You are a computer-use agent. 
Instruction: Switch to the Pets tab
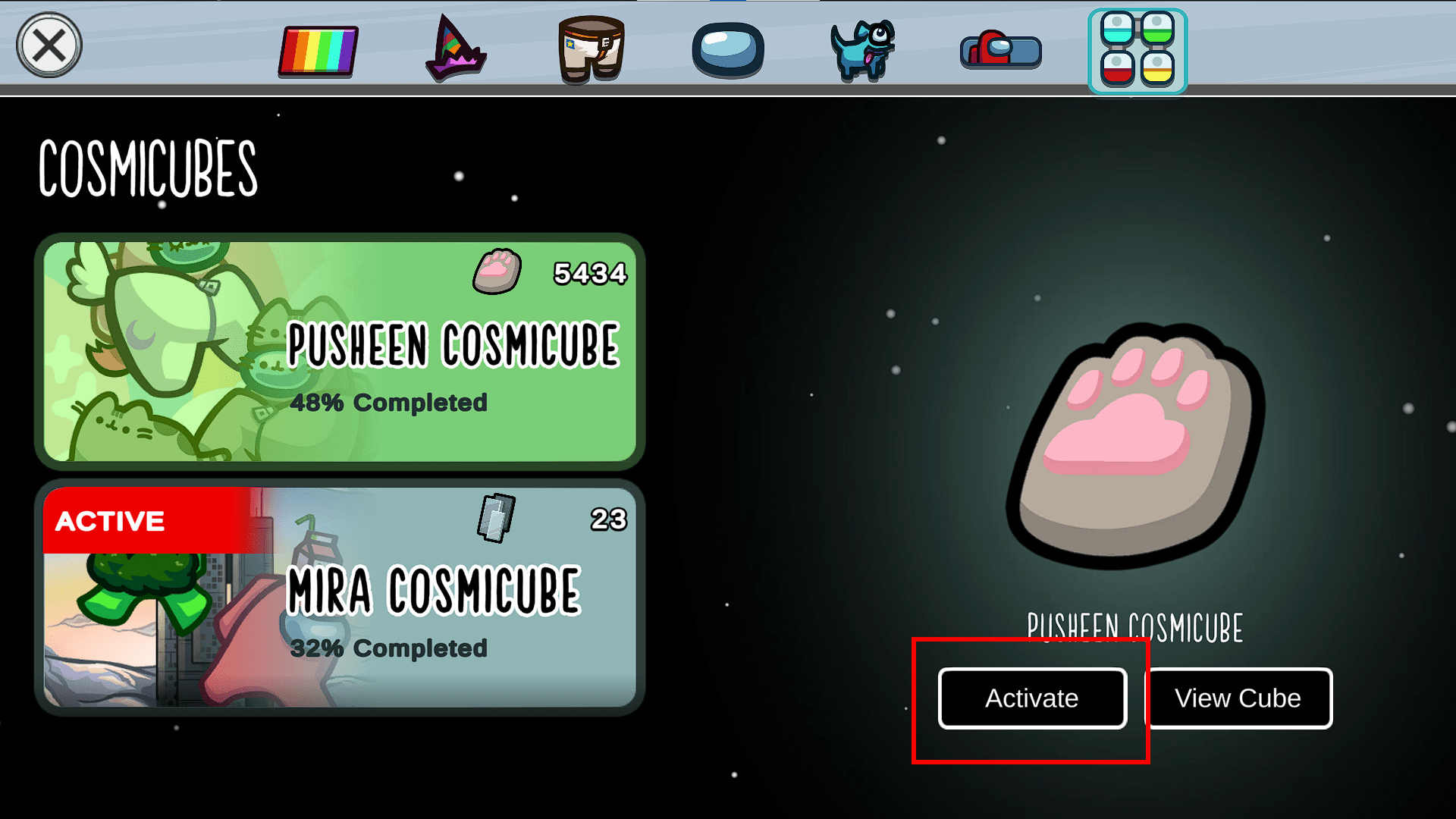pyautogui.click(x=863, y=51)
